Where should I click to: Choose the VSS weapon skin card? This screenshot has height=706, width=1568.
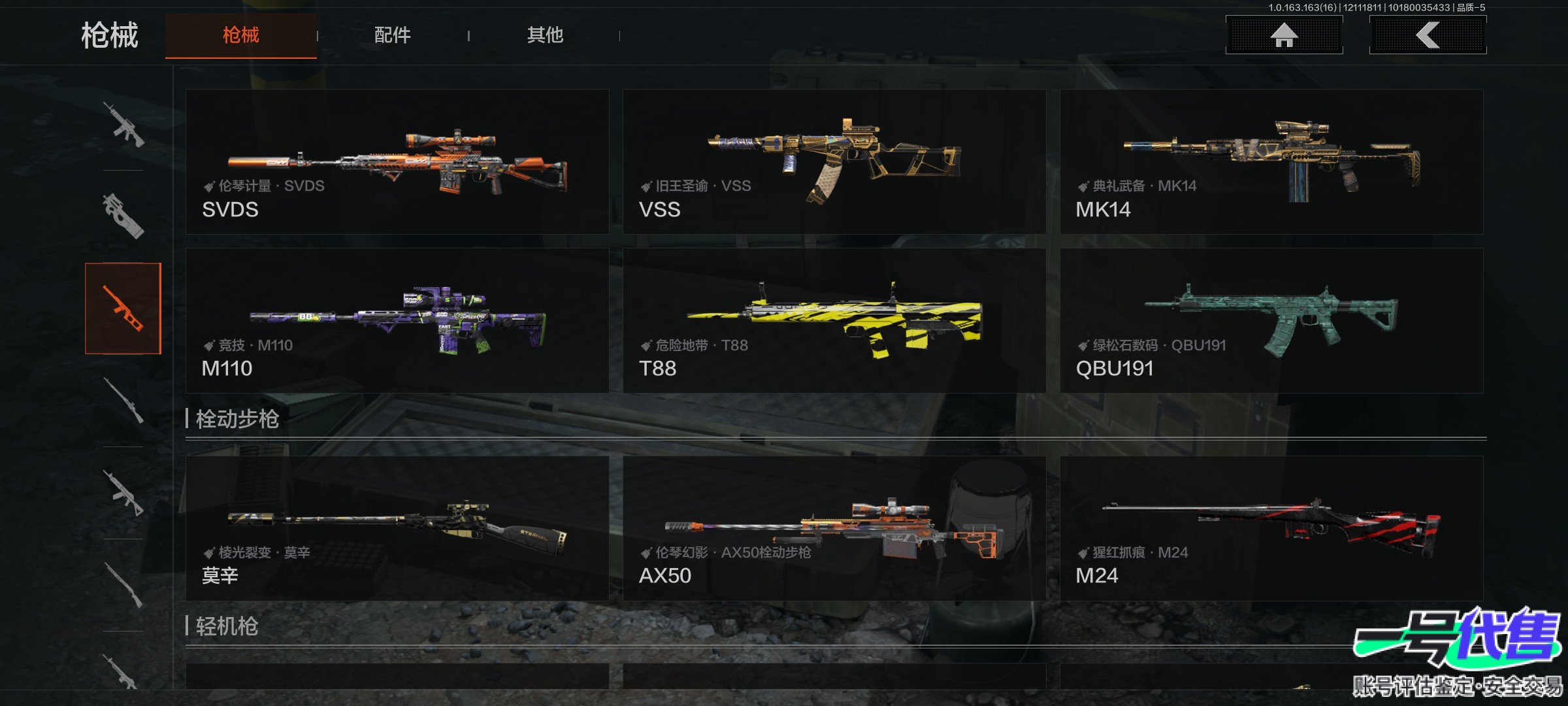(834, 161)
